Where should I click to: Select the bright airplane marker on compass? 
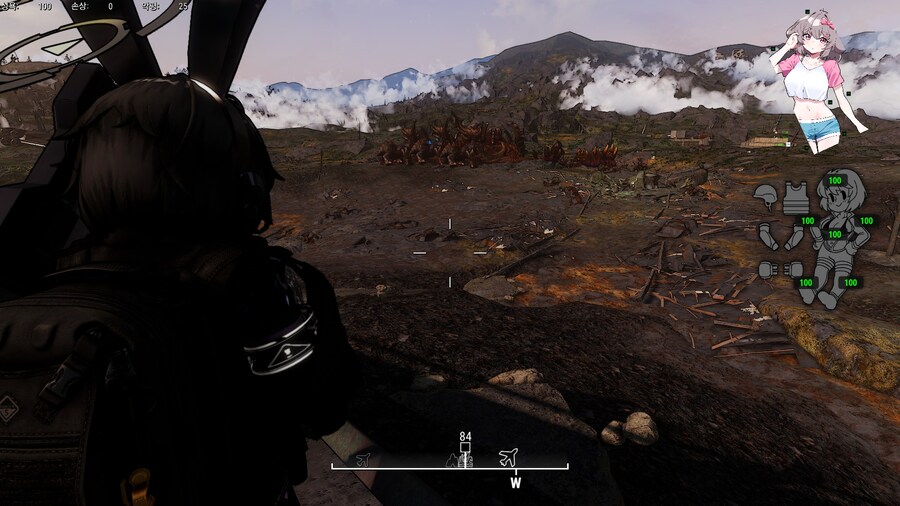509,457
